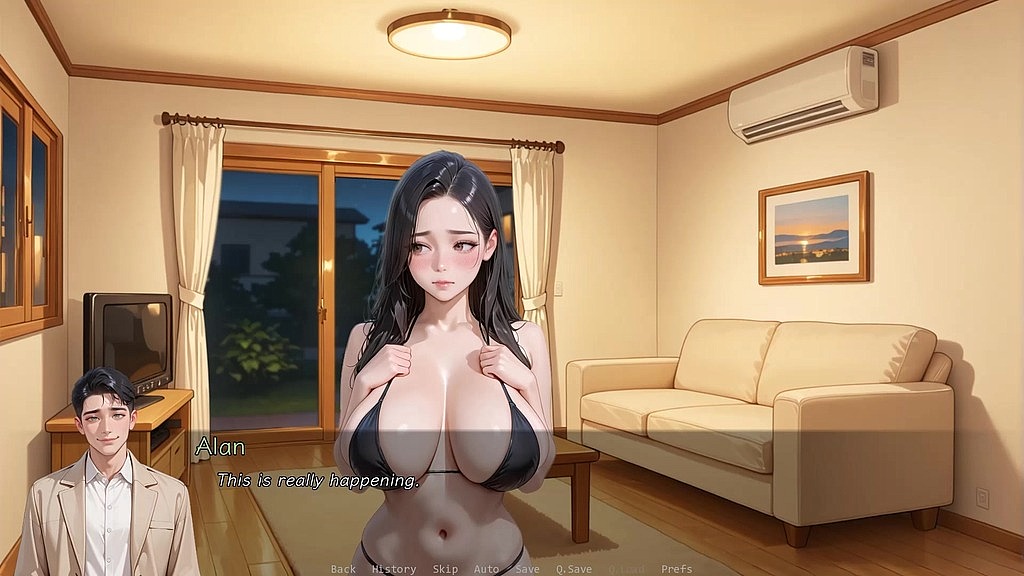Toggle Auto-advance mode
The image size is (1024, 576).
coord(486,569)
